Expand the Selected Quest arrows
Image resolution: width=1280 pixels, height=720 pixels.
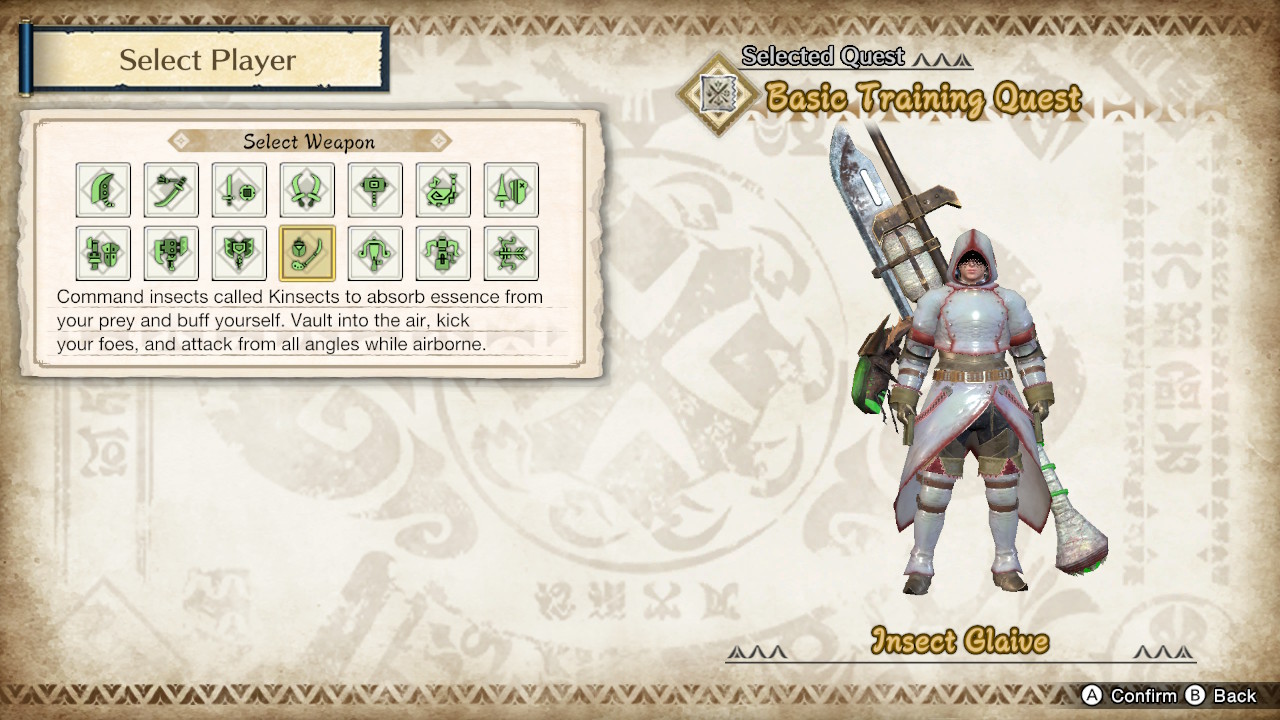point(938,57)
